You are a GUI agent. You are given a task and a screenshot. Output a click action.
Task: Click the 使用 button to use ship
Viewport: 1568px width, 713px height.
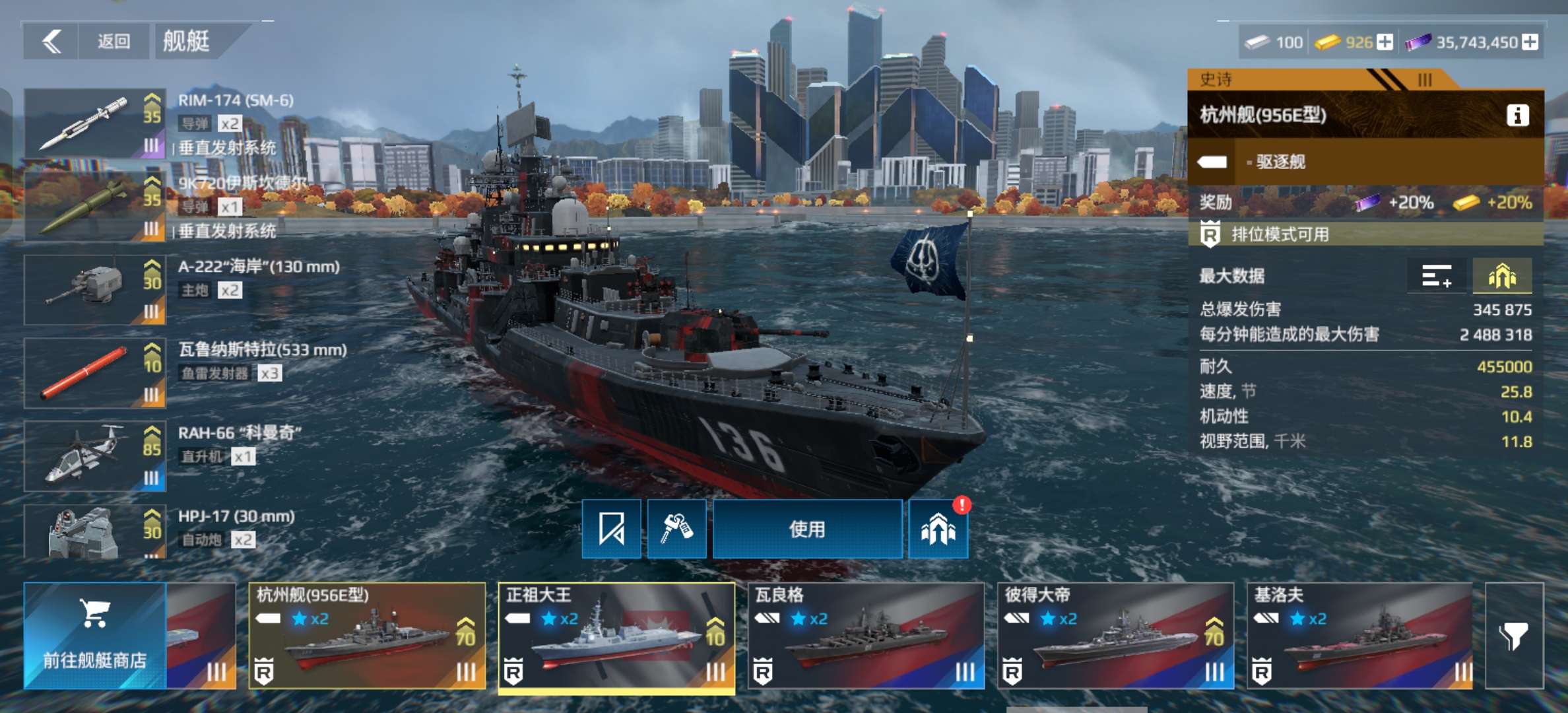(807, 529)
